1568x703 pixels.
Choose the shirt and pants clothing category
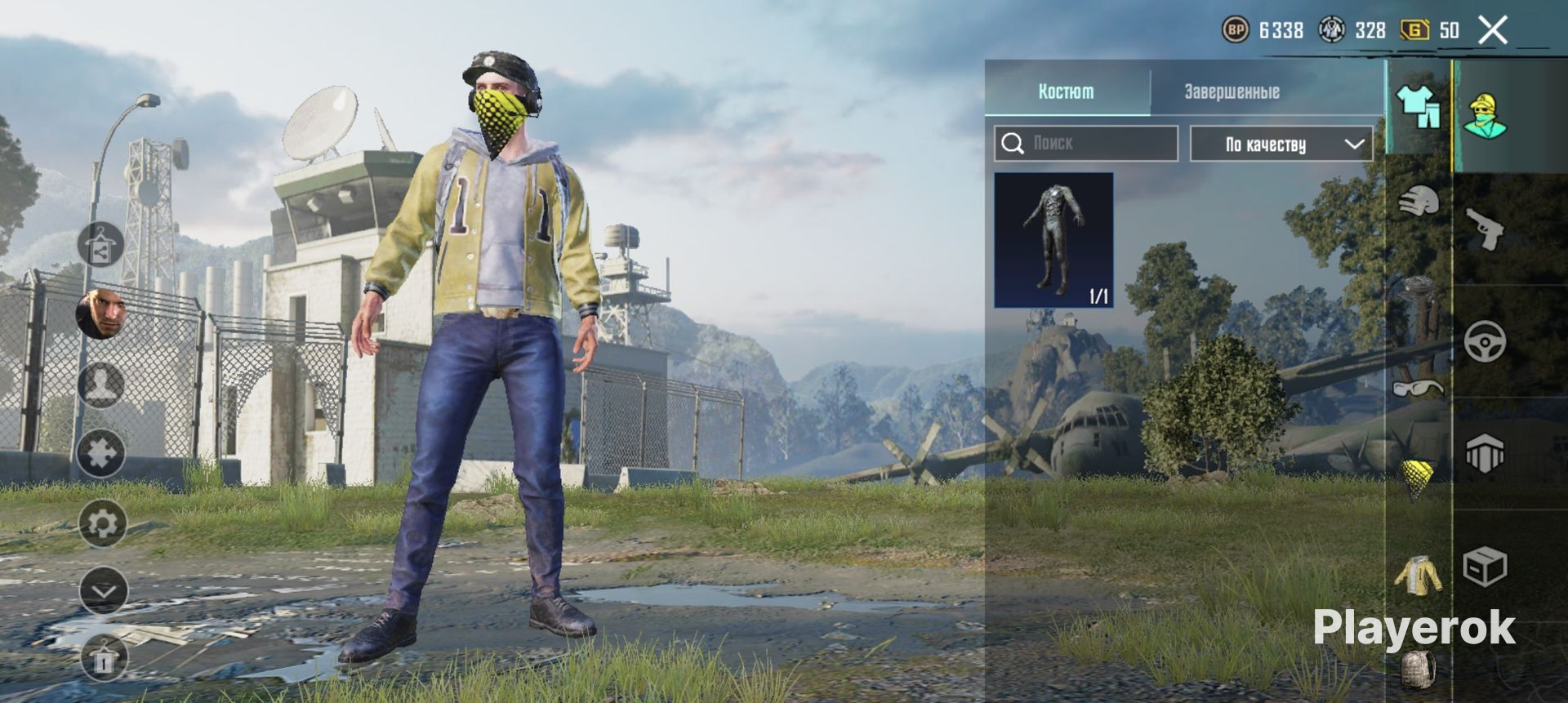(x=1419, y=106)
